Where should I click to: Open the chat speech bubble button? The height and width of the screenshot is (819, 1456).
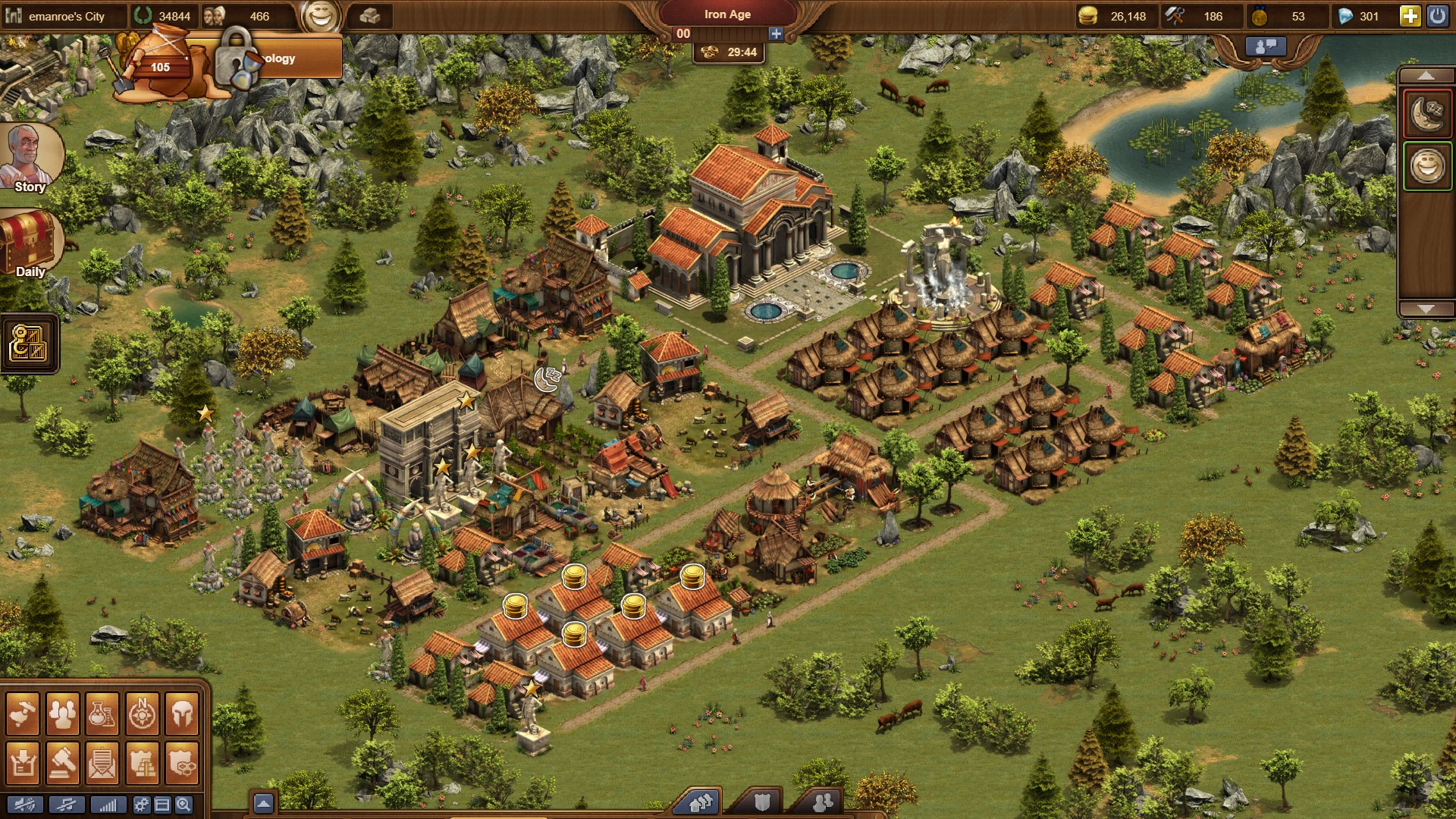(1266, 46)
